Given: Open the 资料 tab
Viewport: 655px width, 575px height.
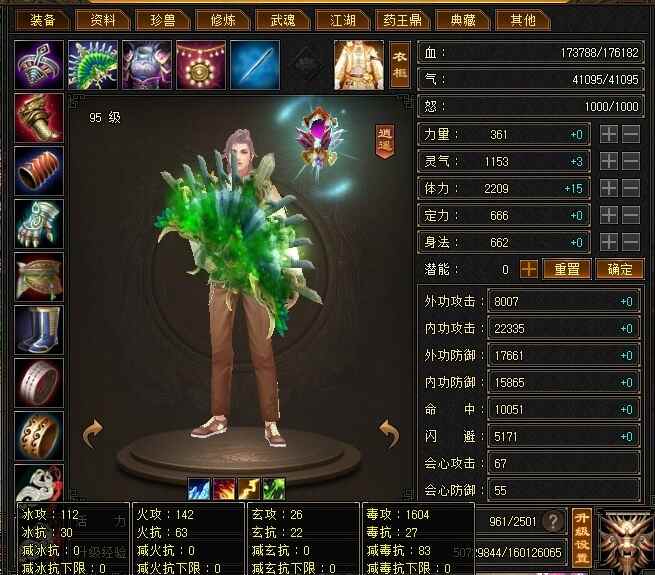Looking at the screenshot, I should tap(103, 19).
